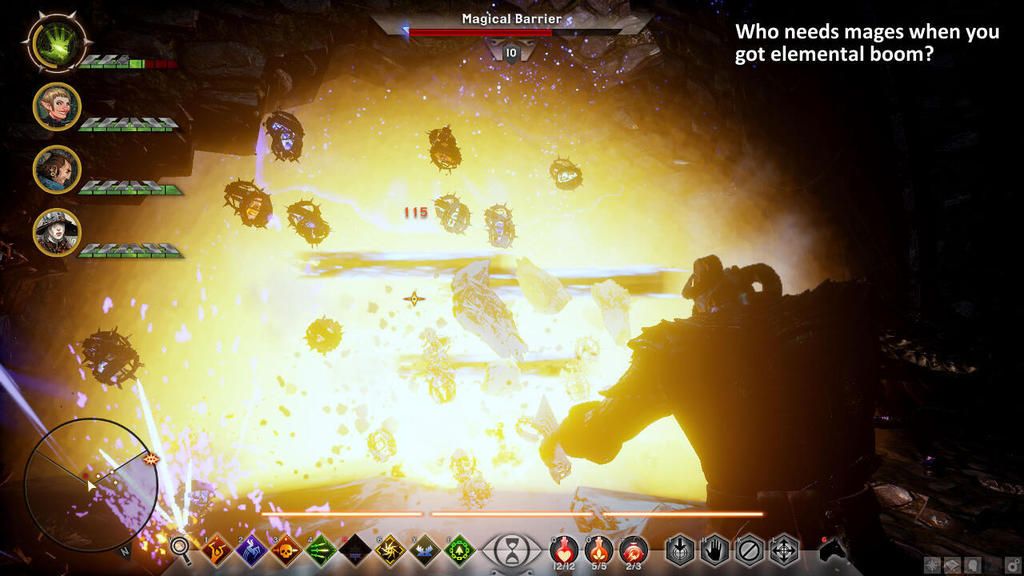Activate the green chain-ring ability

pyautogui.click(x=459, y=548)
